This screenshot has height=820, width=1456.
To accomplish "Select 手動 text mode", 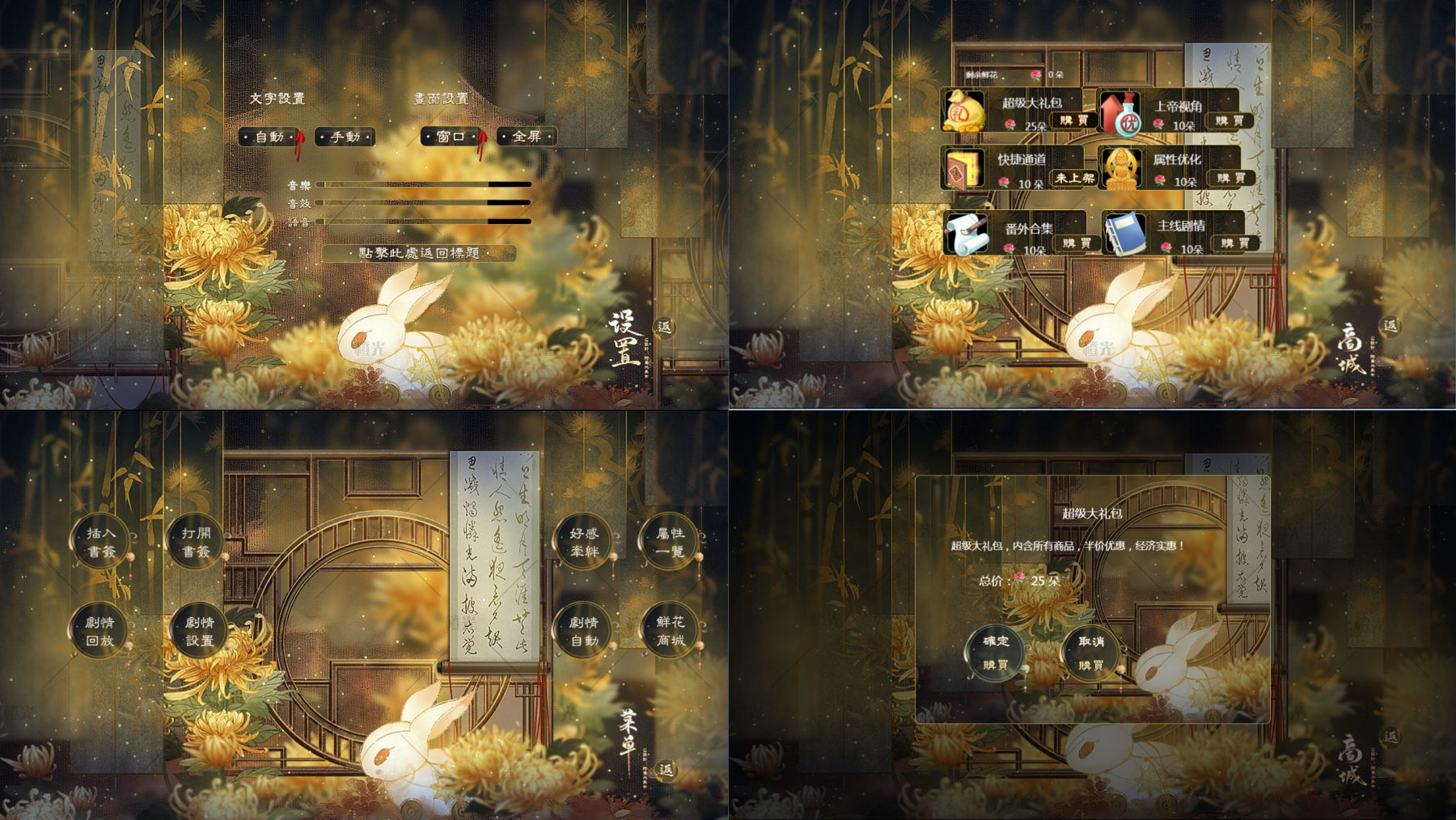I will pos(345,137).
